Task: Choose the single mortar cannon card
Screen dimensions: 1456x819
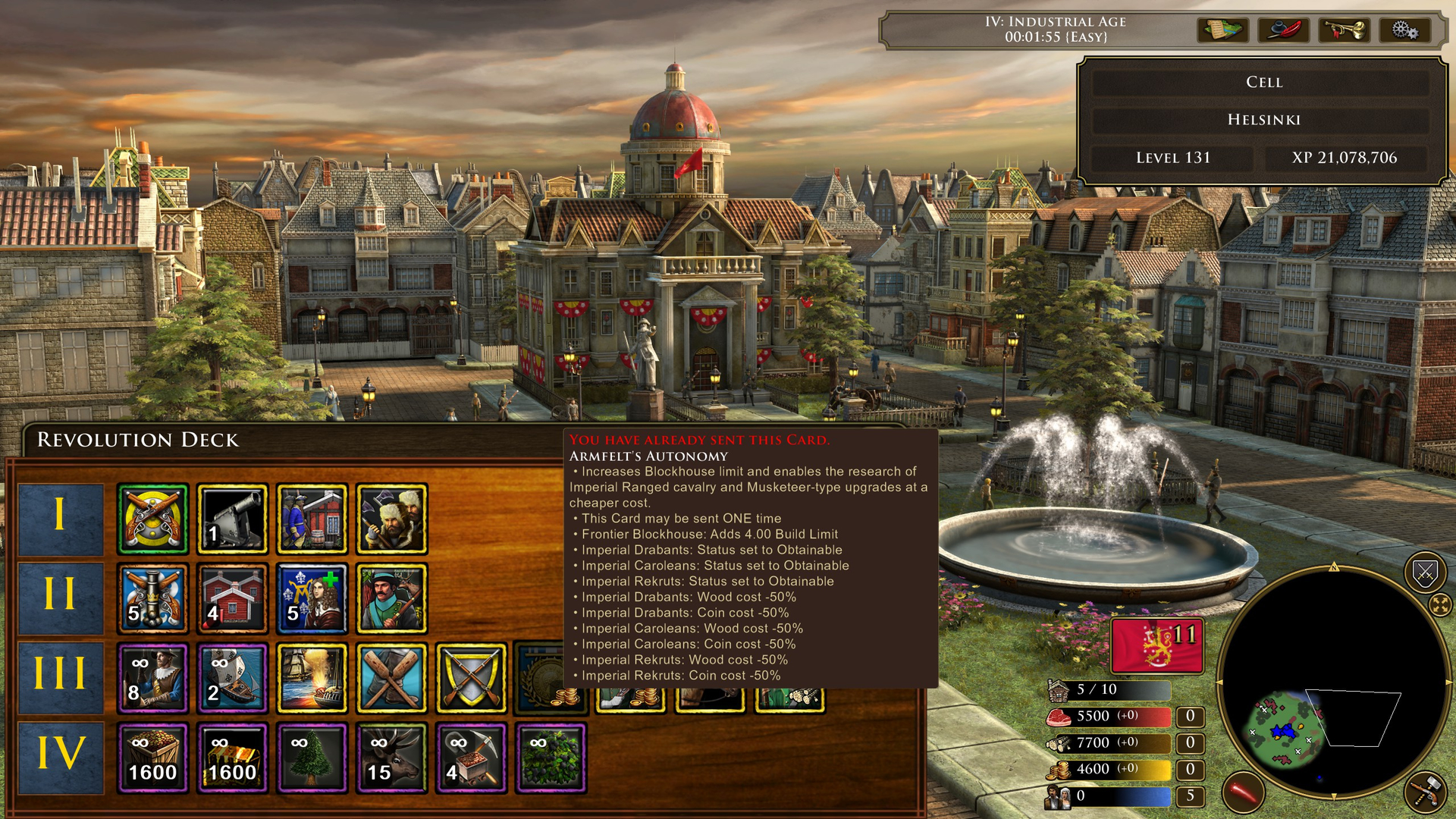Action: tap(232, 519)
